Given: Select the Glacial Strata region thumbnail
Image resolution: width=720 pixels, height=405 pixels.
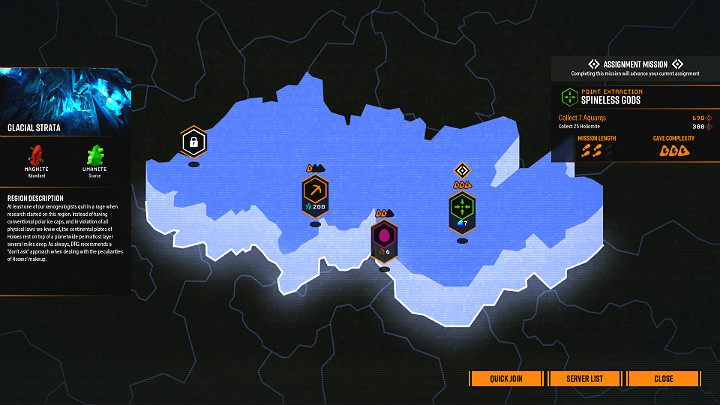Looking at the screenshot, I should click(65, 97).
